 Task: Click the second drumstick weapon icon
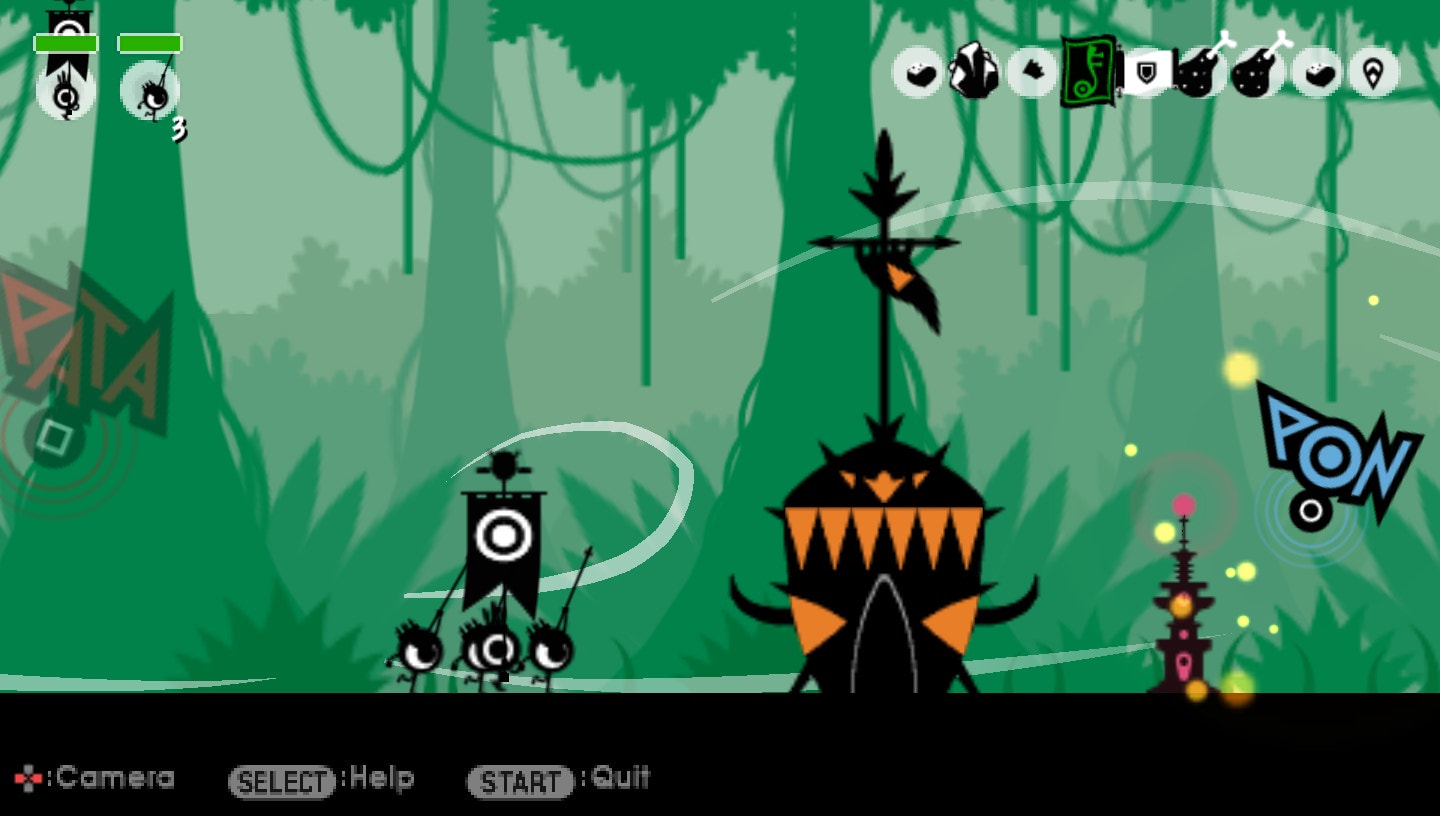coord(1255,70)
